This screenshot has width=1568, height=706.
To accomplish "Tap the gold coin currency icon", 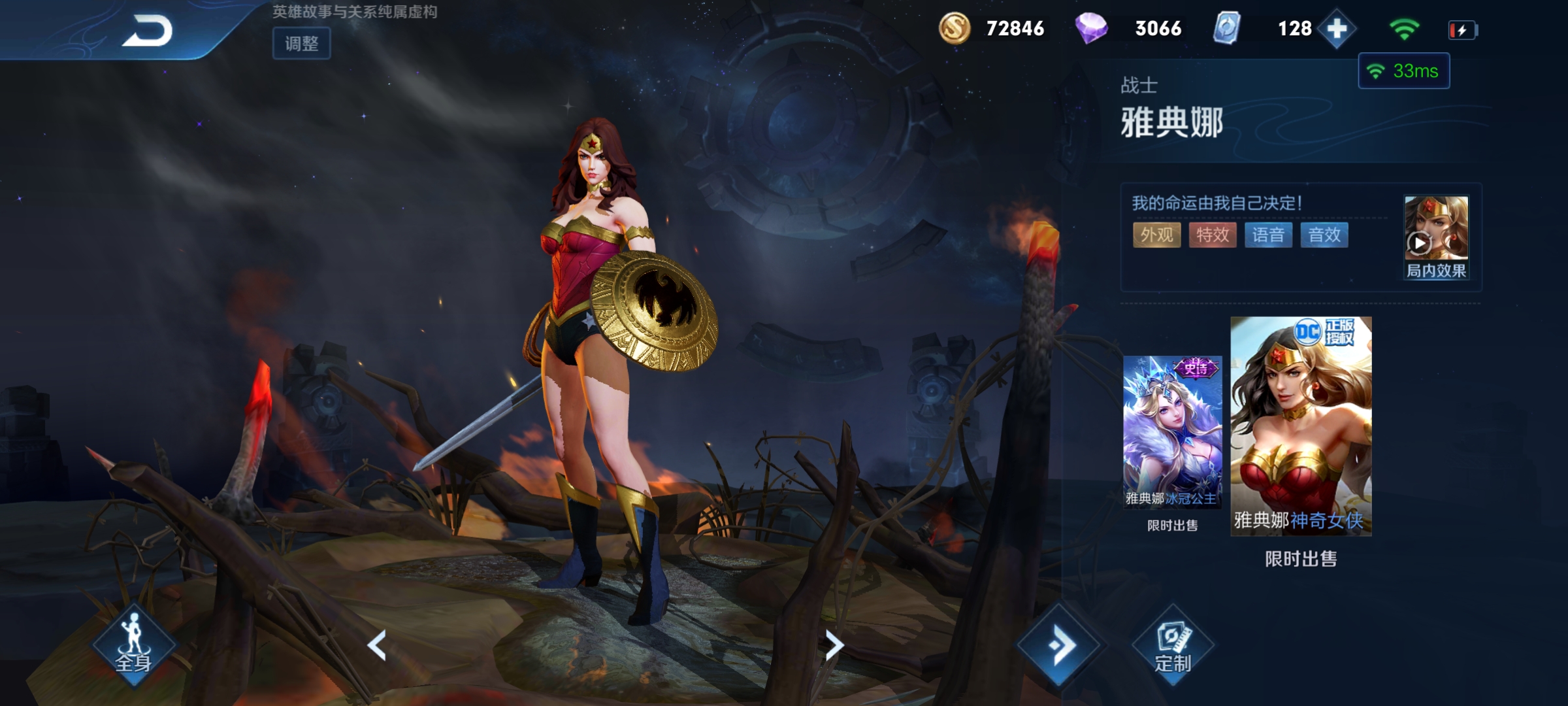I will pos(955,29).
